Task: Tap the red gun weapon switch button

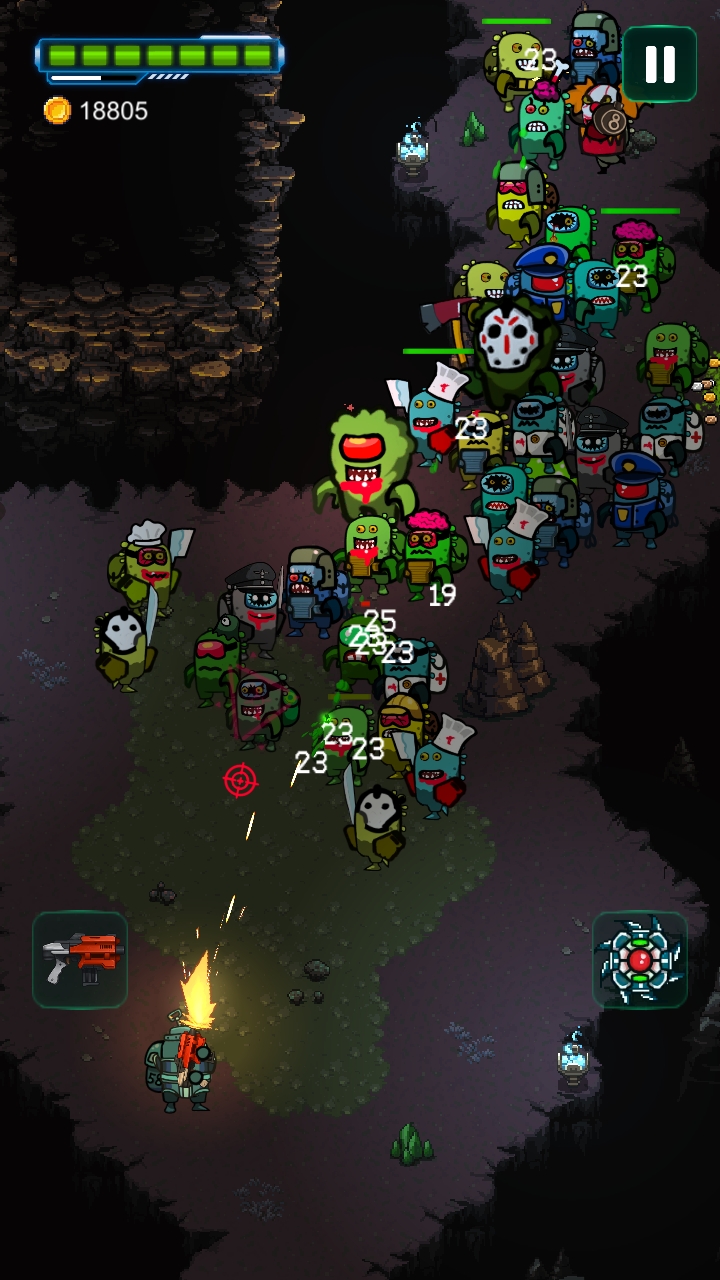Action: click(80, 959)
